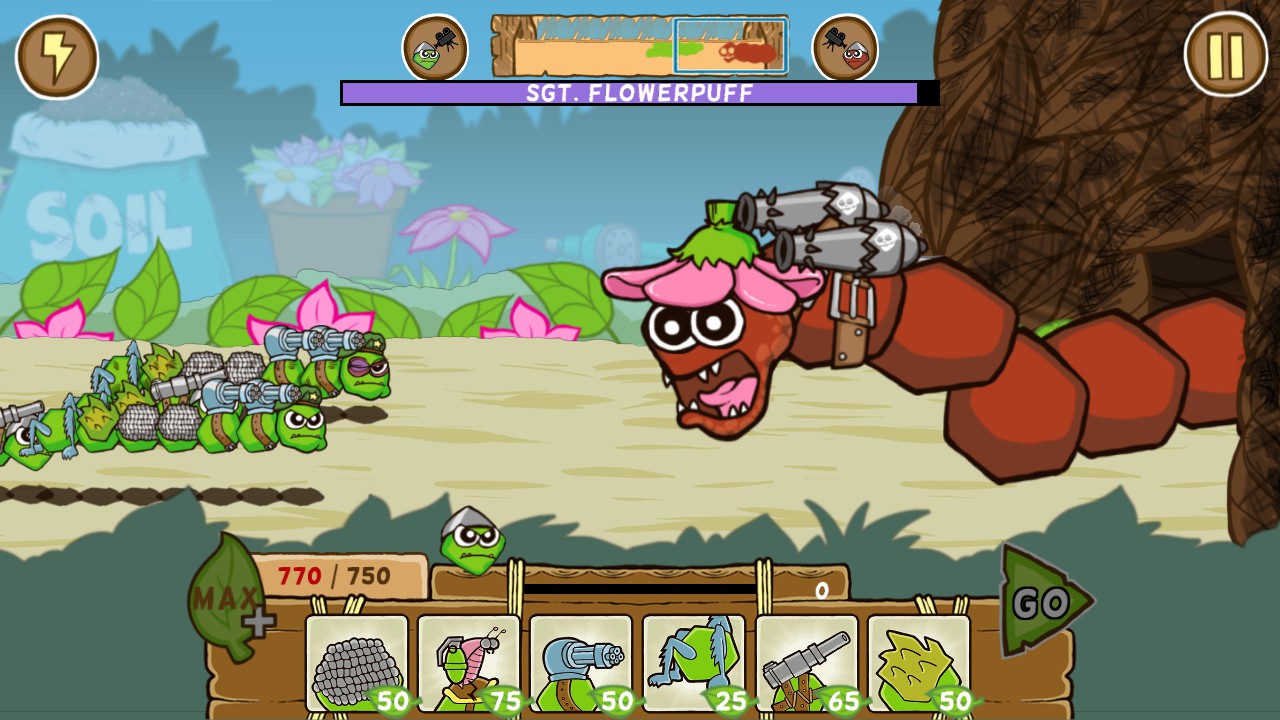Activate the lightning bolt power button

coord(57,57)
